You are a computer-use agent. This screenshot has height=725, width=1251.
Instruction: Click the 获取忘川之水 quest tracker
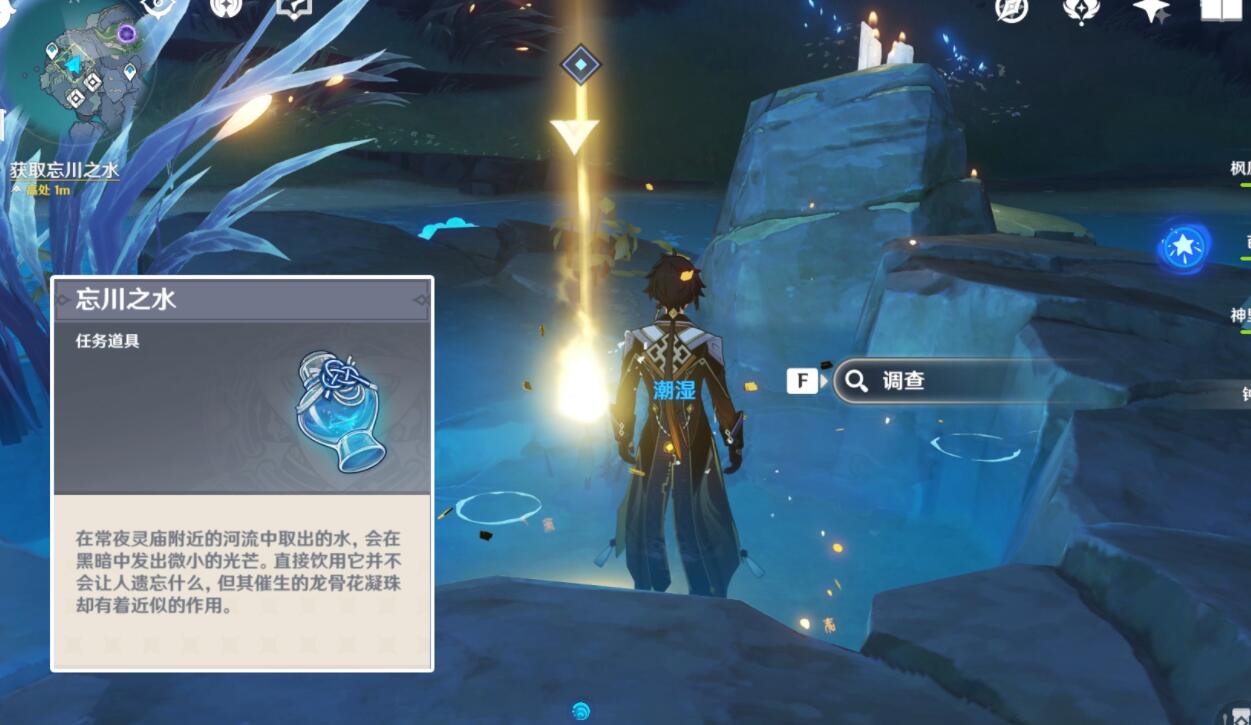(65, 170)
